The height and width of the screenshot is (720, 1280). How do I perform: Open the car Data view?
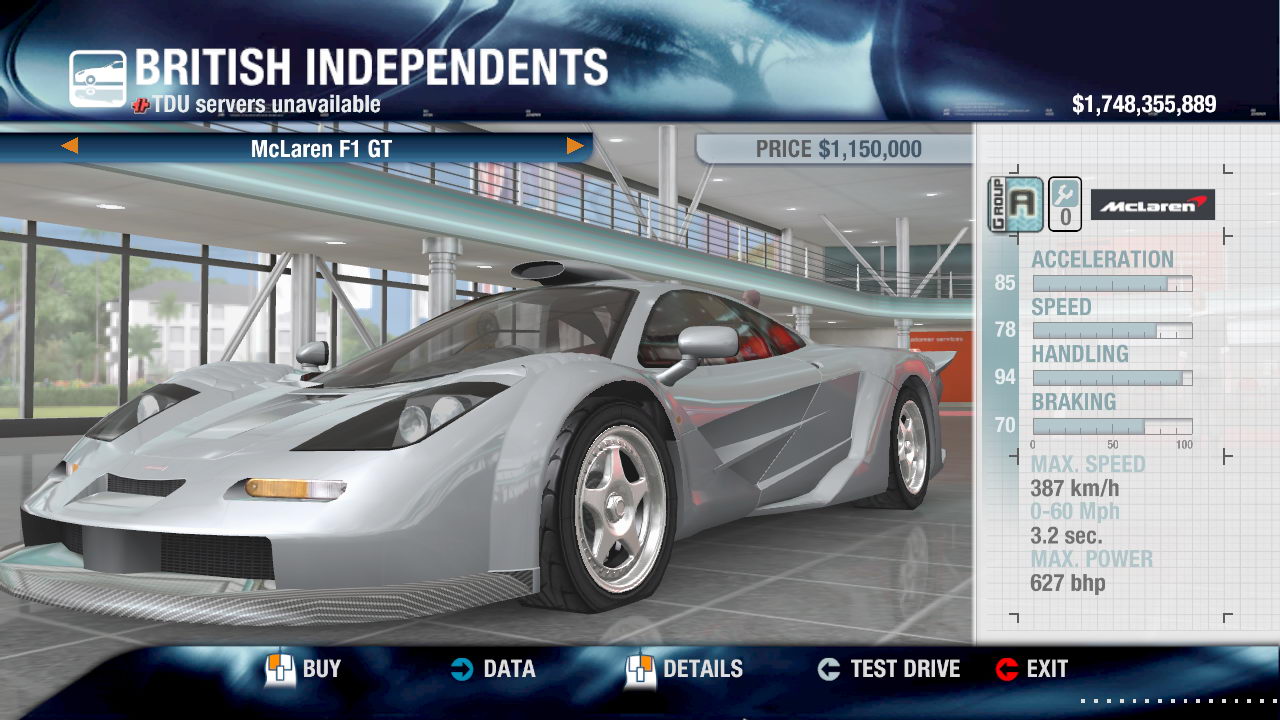coord(492,669)
